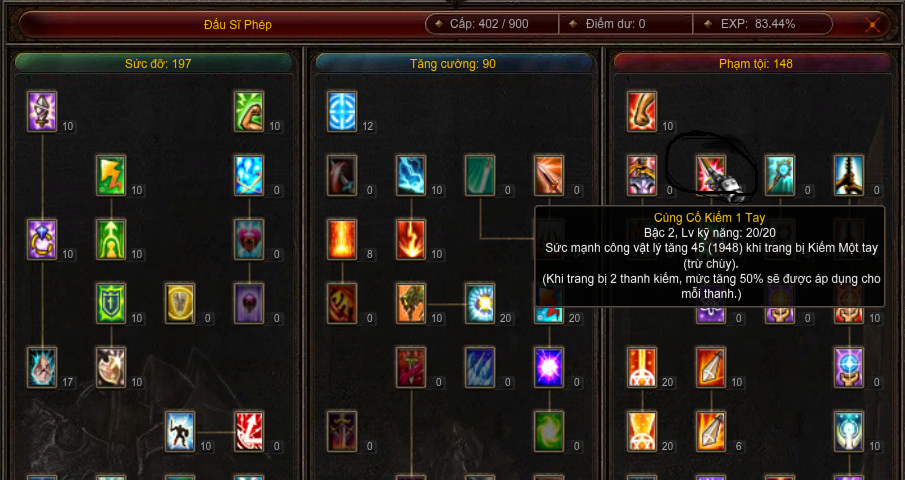The width and height of the screenshot is (905, 480).
Task: Click the red glove skill icon
Action: click(642, 111)
